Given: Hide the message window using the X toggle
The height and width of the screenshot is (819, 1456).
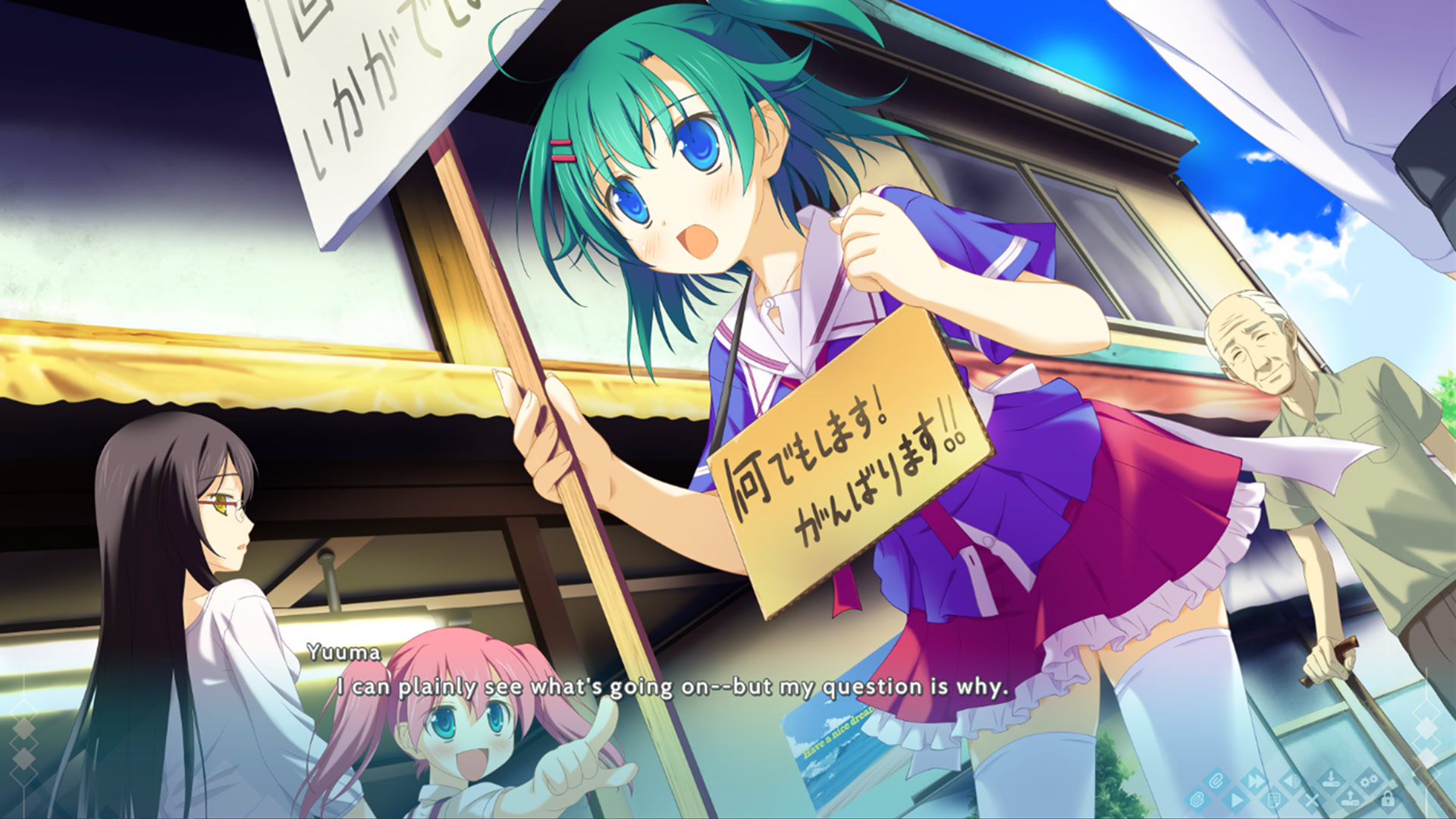Looking at the screenshot, I should 1312,801.
